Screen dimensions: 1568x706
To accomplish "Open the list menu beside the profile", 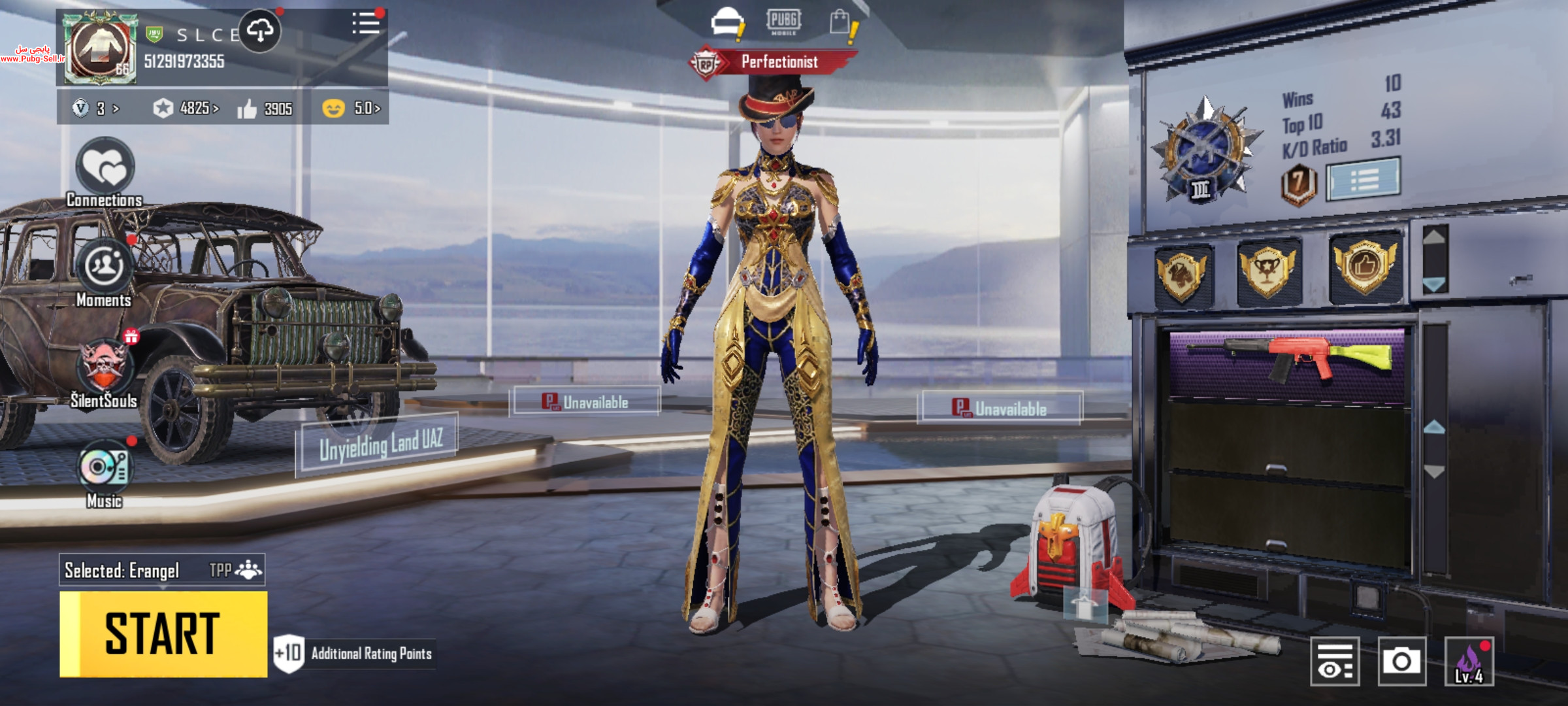I will click(x=366, y=25).
